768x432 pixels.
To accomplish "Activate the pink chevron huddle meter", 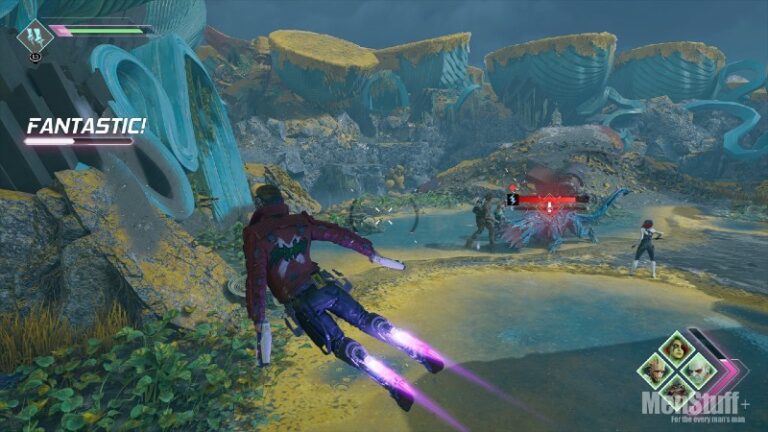I will 727,371.
